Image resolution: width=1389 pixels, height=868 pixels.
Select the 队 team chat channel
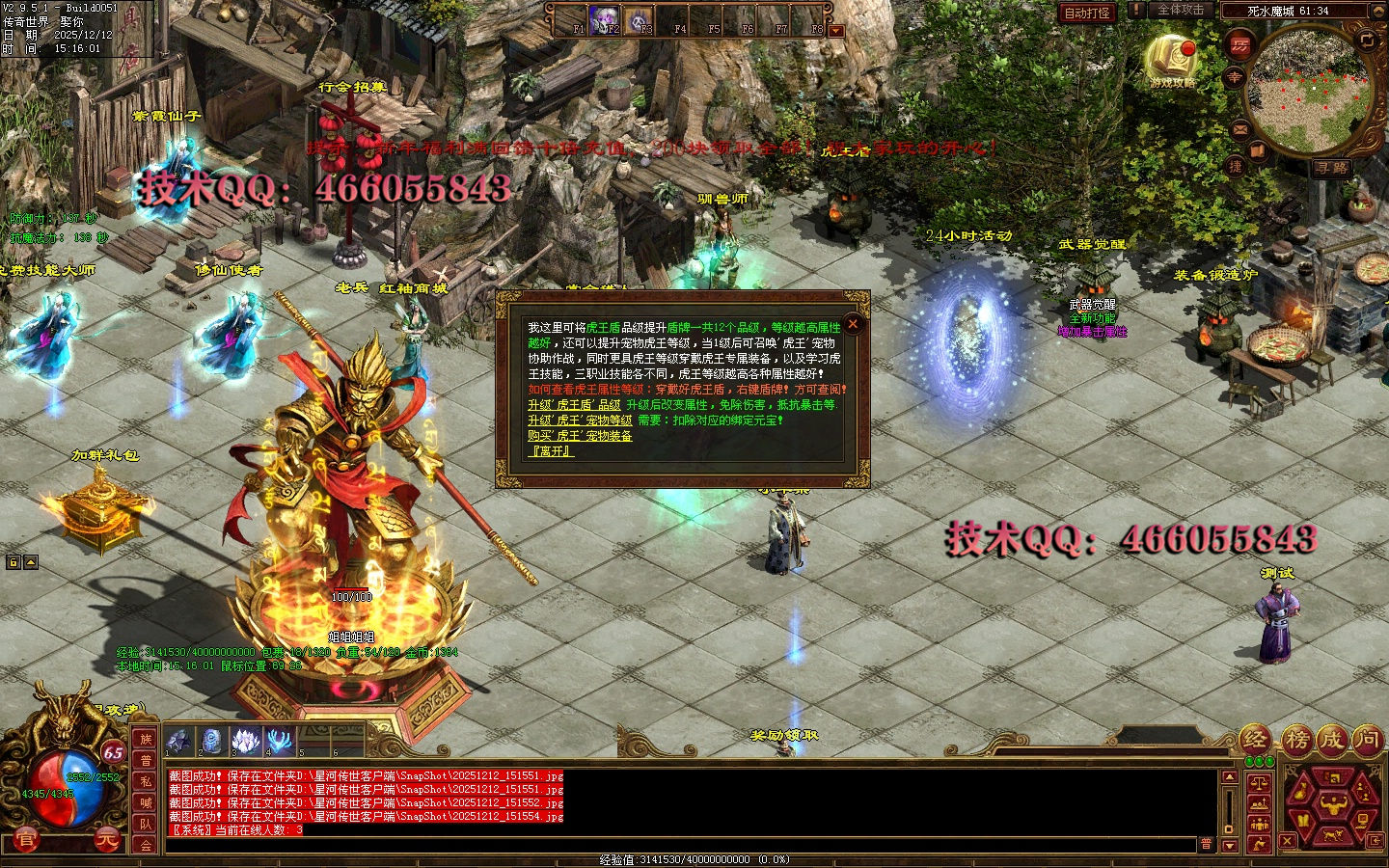tap(146, 824)
